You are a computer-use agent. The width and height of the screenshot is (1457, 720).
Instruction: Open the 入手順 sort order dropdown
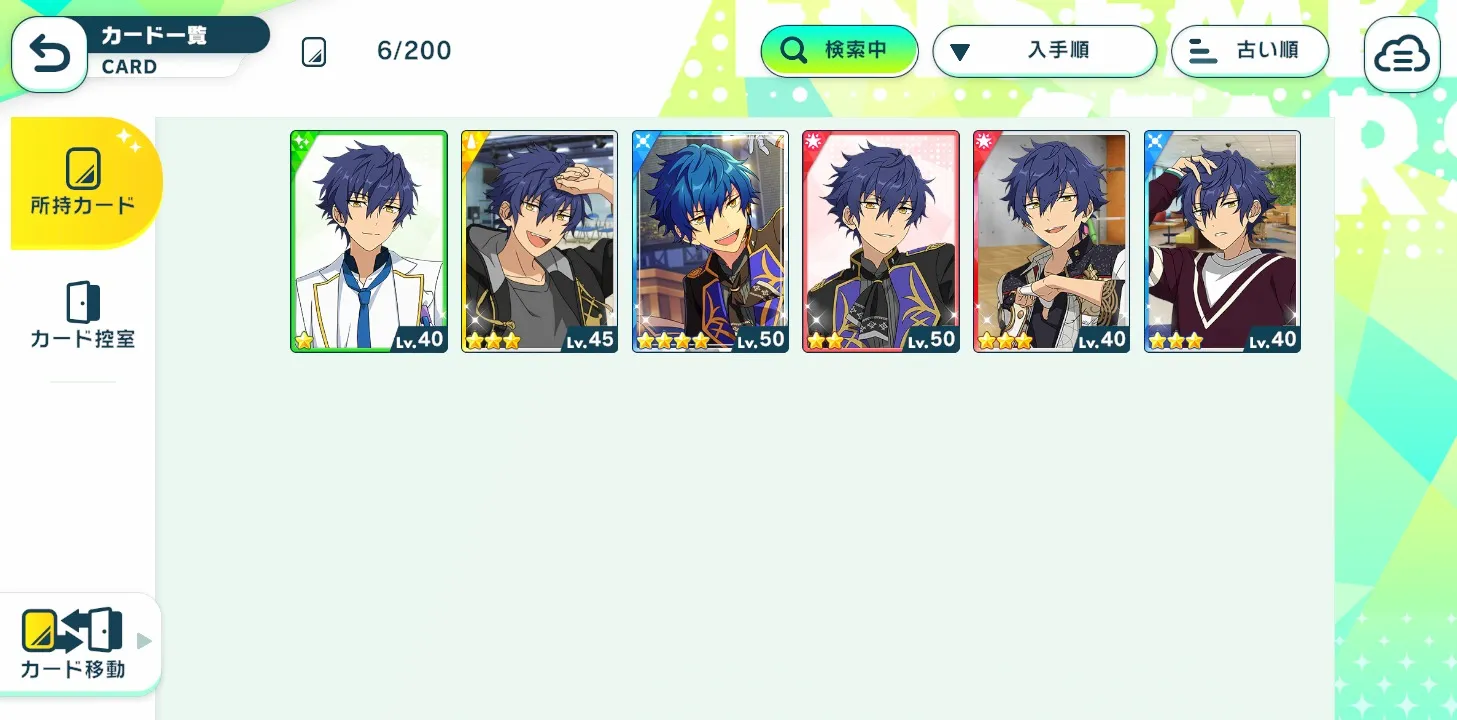click(x=1044, y=51)
